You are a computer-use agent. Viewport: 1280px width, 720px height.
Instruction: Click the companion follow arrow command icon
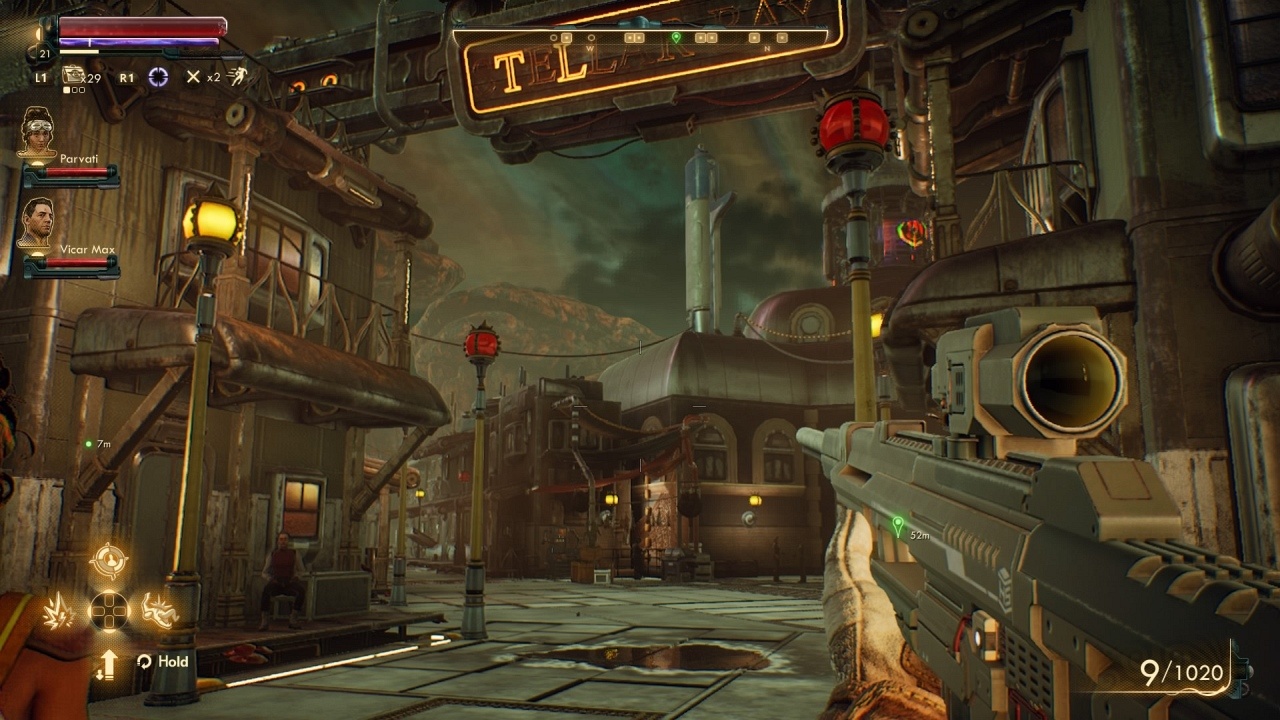coord(107,662)
